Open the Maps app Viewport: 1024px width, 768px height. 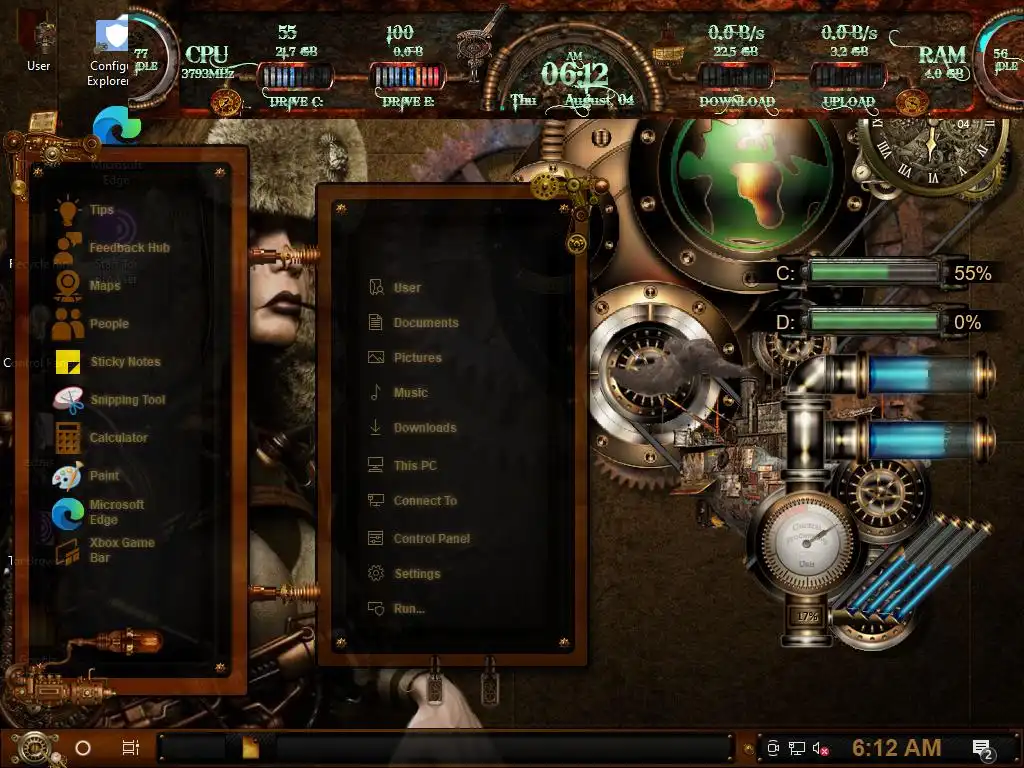104,286
